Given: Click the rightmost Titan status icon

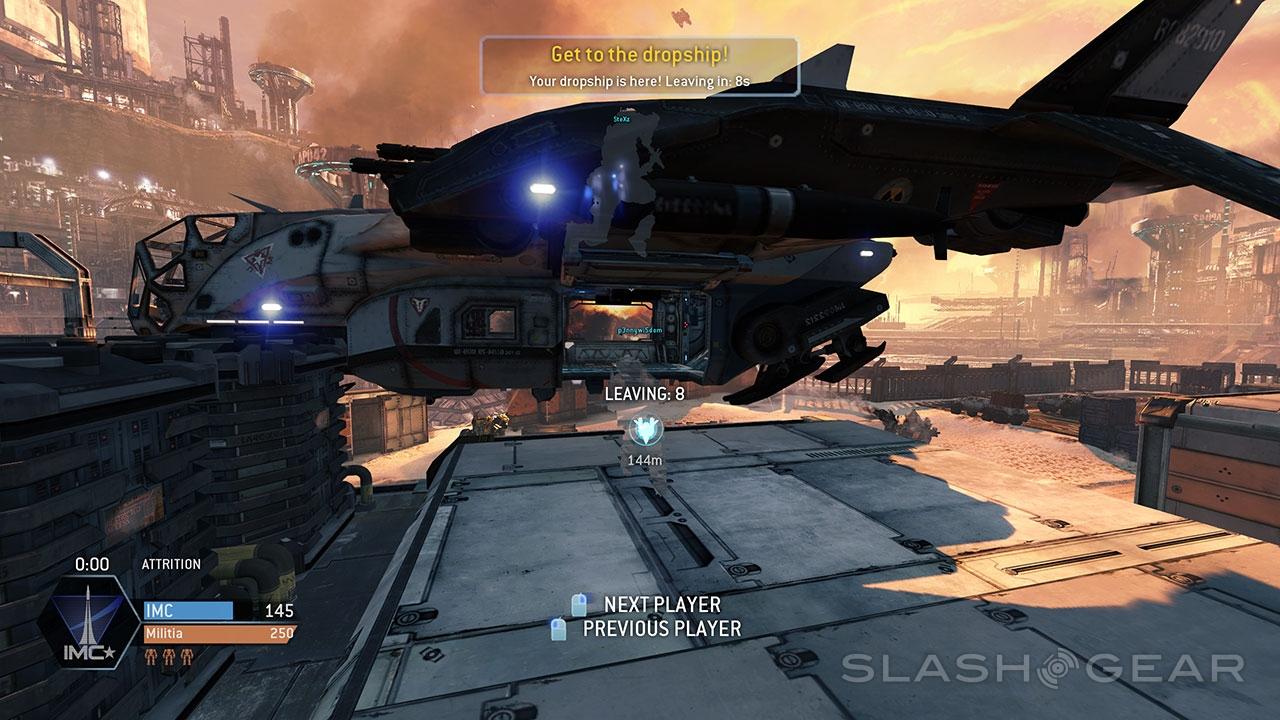Looking at the screenshot, I should tap(187, 658).
